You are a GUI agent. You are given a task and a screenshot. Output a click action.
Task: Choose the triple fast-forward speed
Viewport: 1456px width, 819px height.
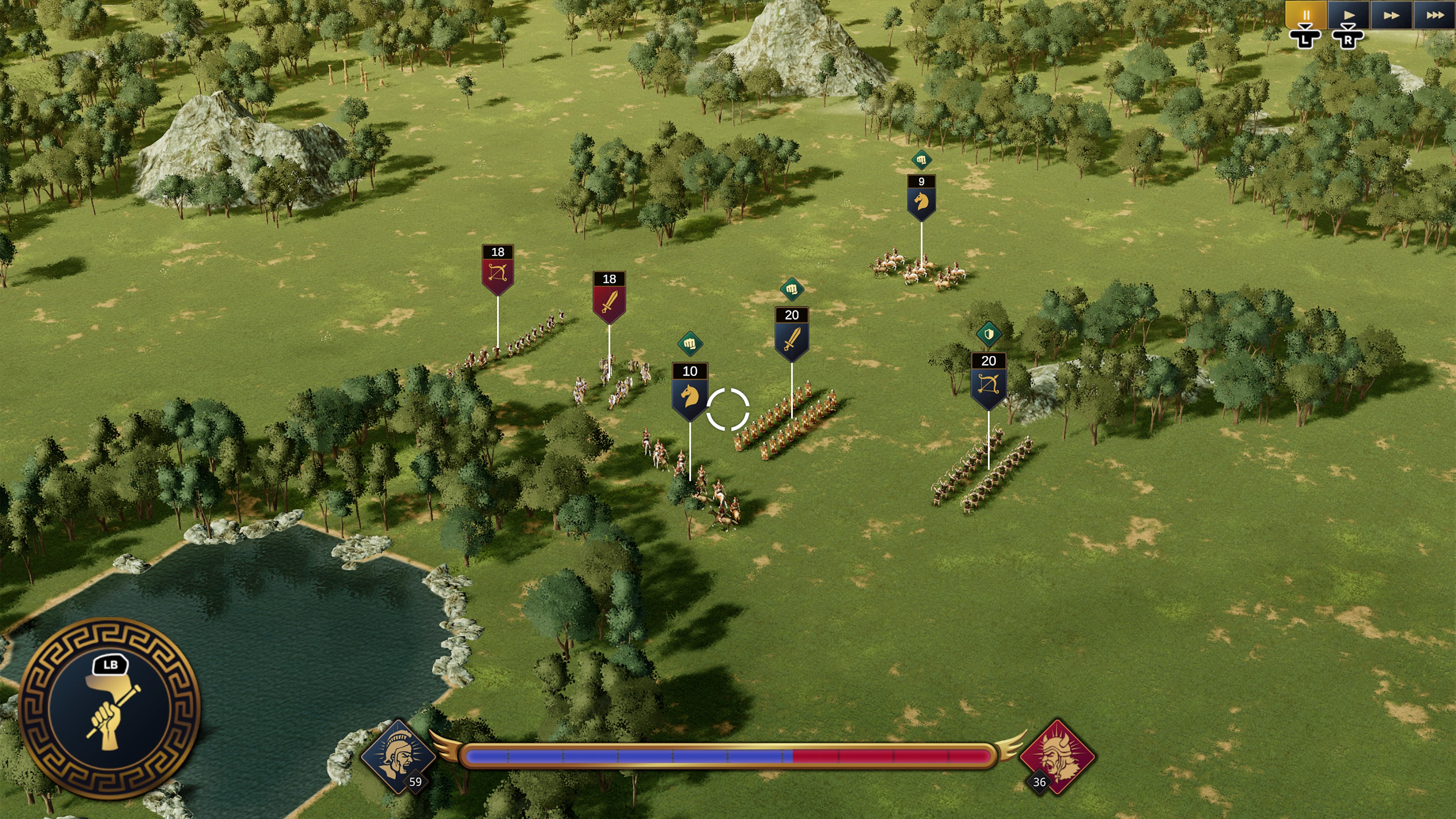[x=1434, y=15]
